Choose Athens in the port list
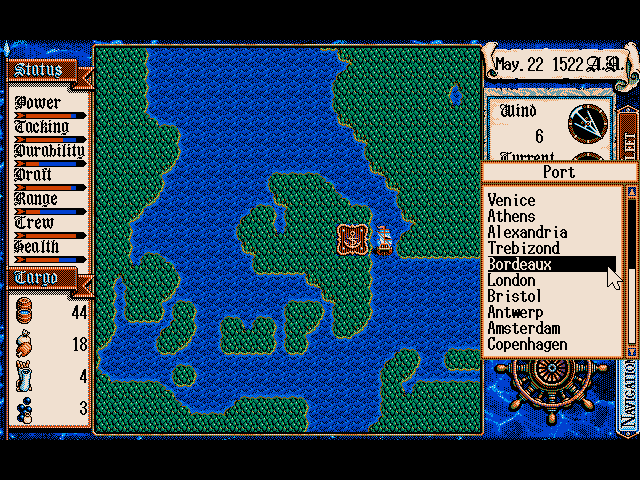The image size is (640, 480). pos(511,216)
